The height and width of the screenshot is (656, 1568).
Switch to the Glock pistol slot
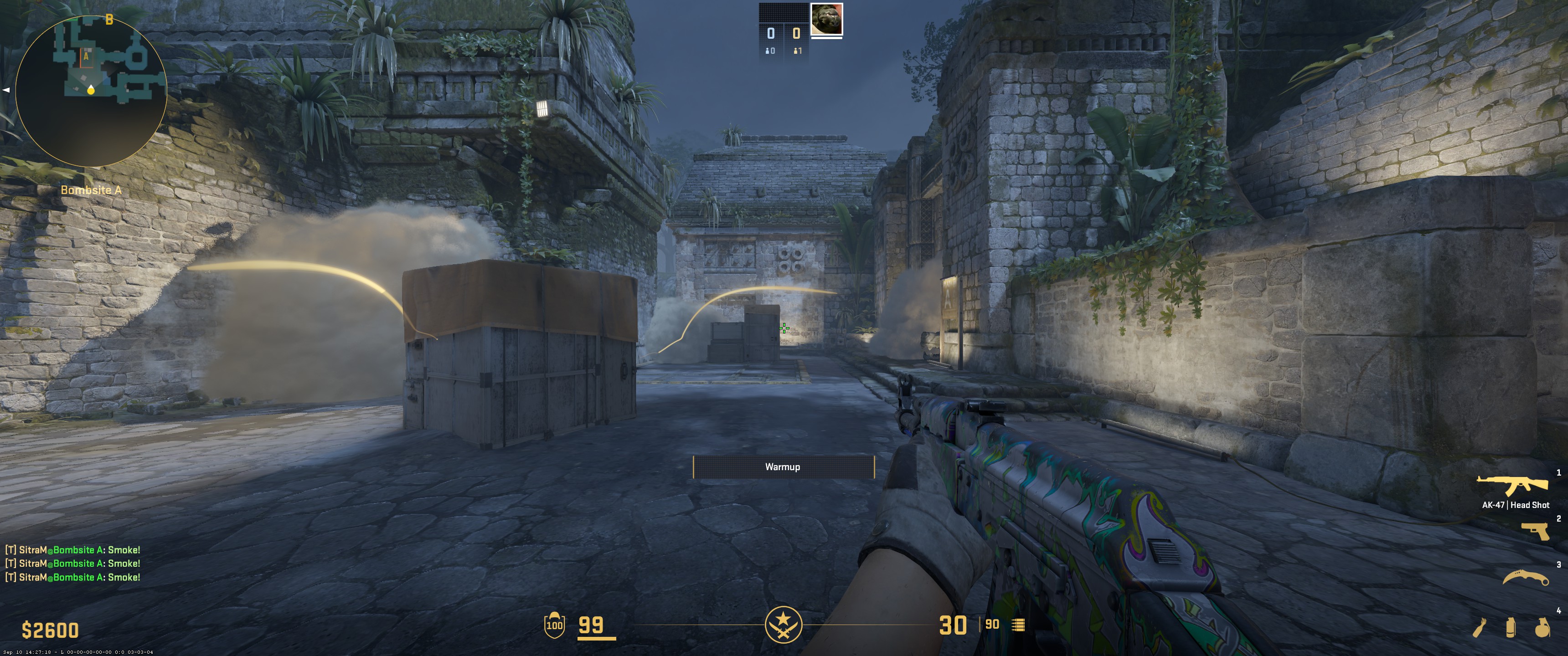point(1535,531)
